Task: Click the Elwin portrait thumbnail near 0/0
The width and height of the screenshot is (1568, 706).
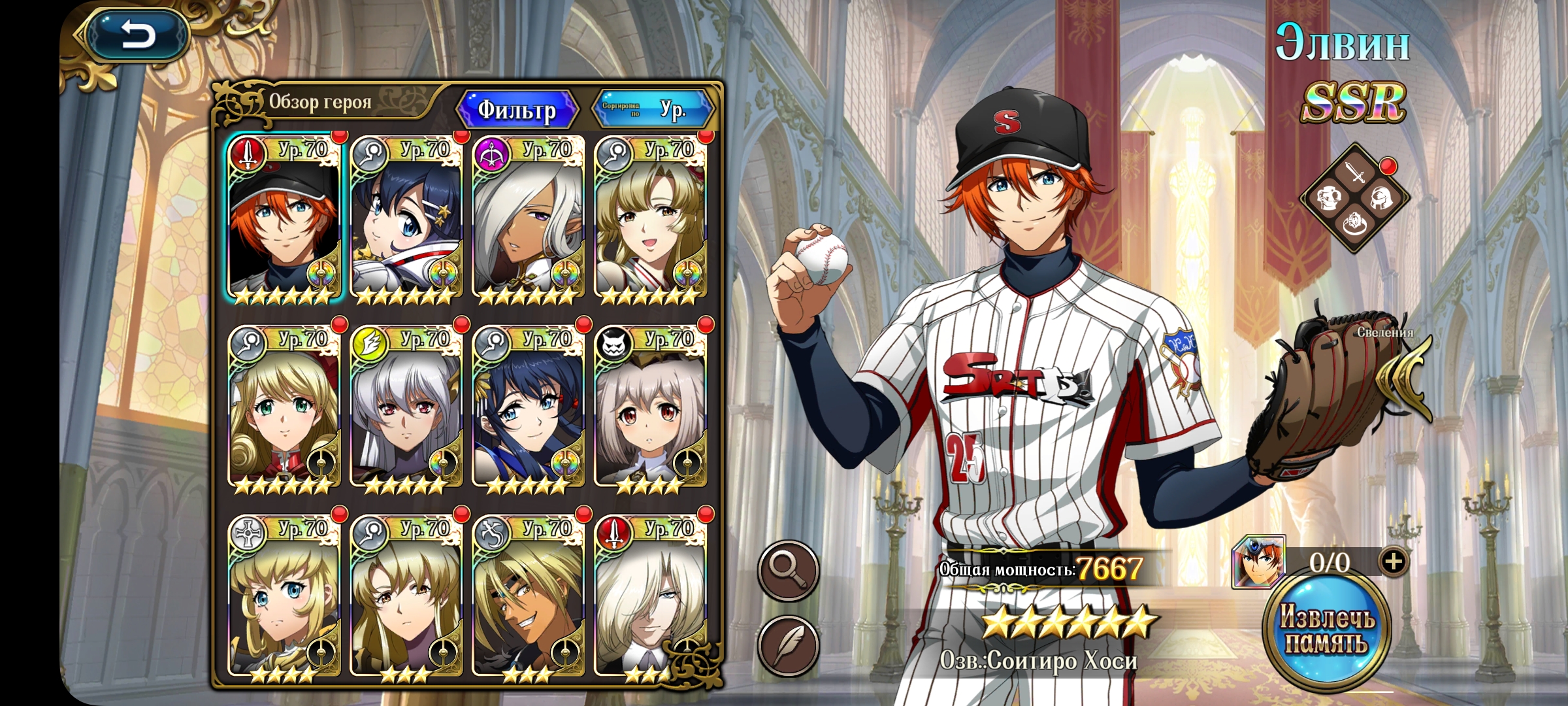Action: [1258, 562]
